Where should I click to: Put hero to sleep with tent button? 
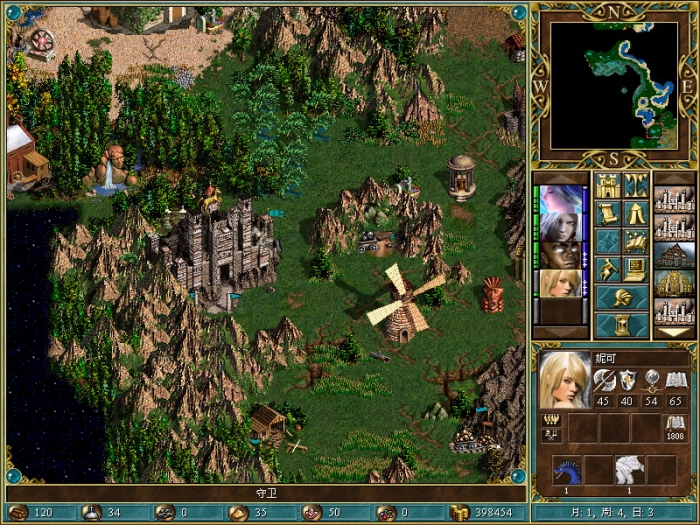637,214
